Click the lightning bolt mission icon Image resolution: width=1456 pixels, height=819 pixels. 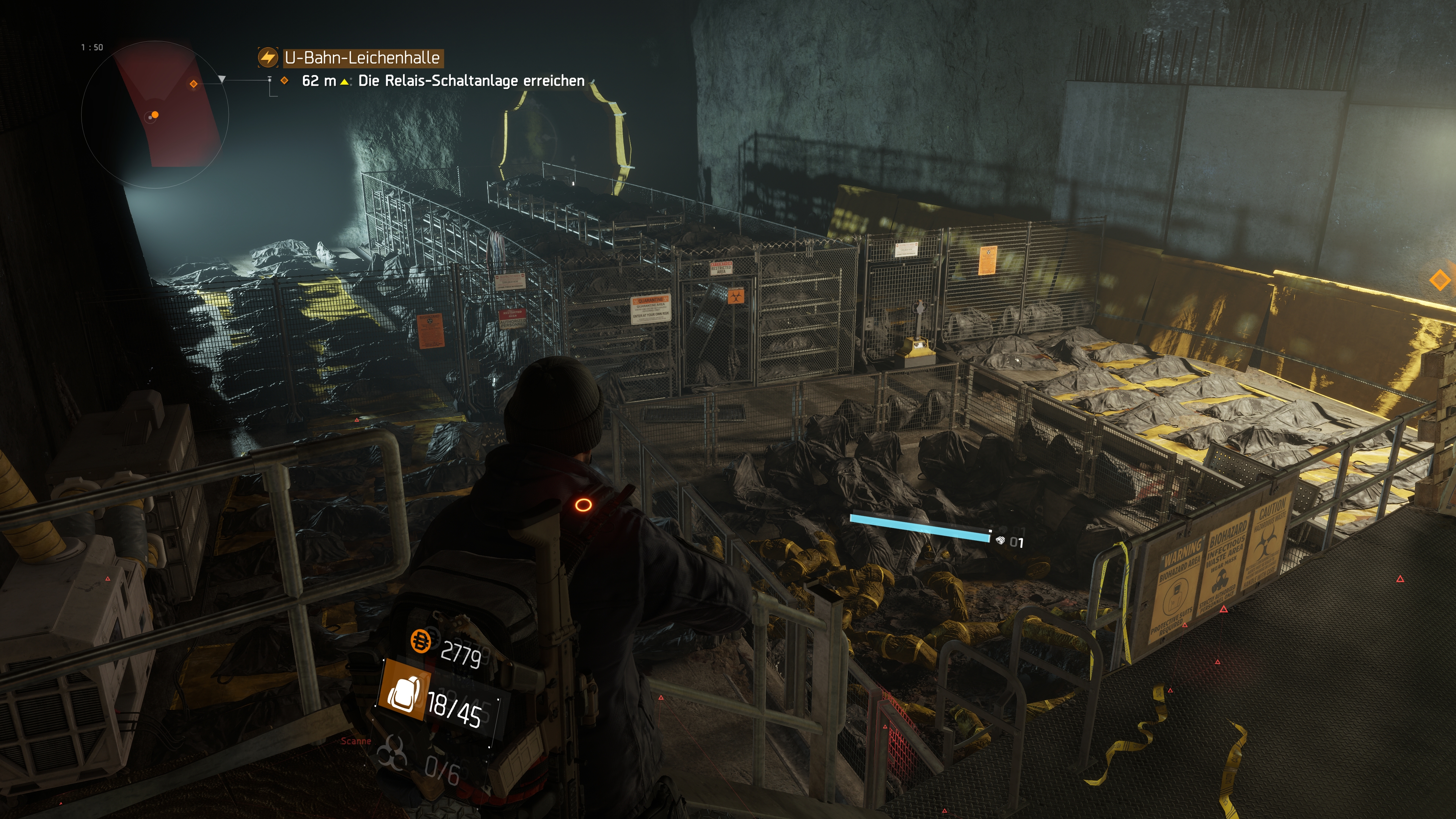pos(268,57)
